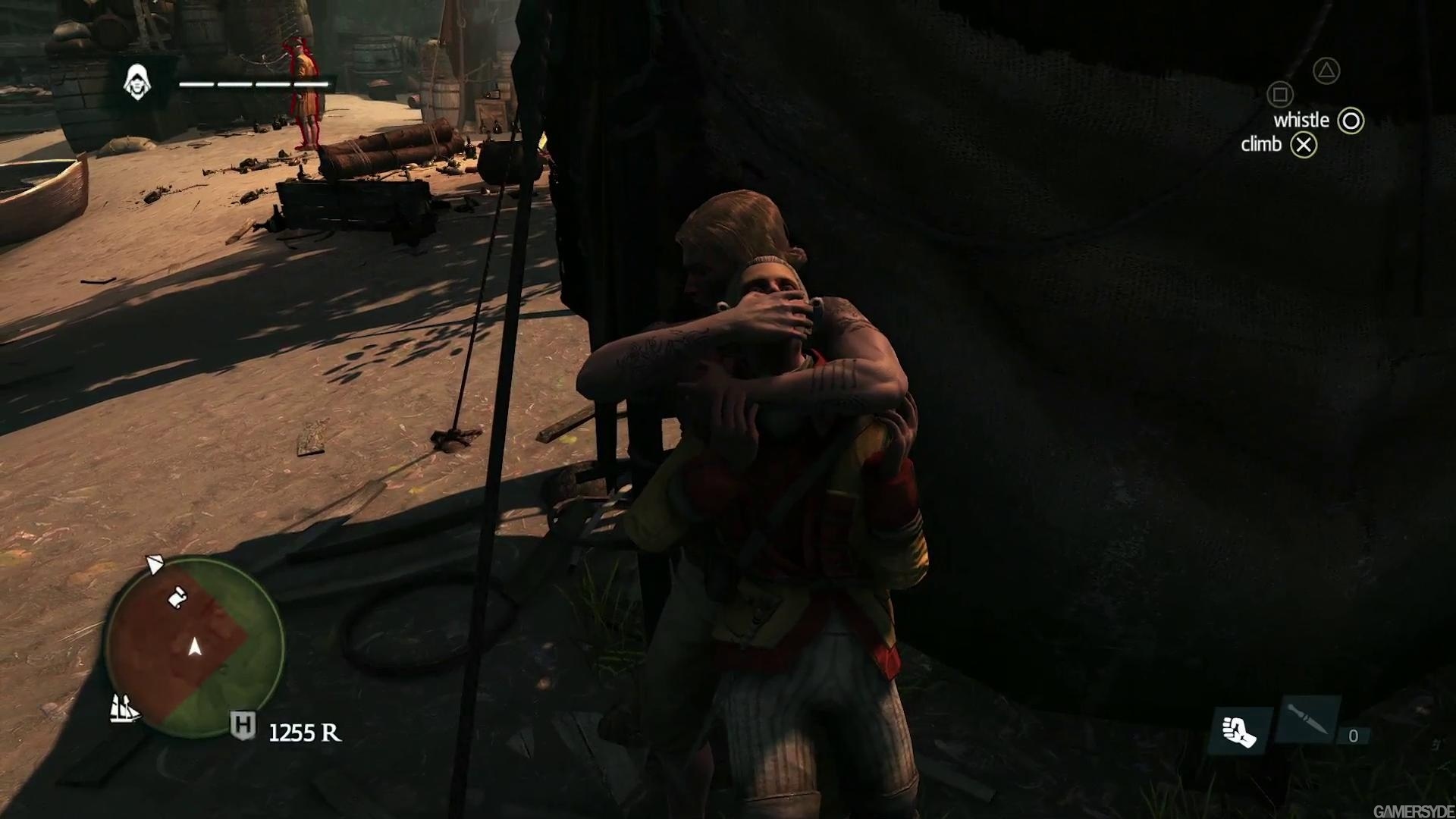Click the ship icon beside the minimap
This screenshot has height=819, width=1456.
pos(125,708)
